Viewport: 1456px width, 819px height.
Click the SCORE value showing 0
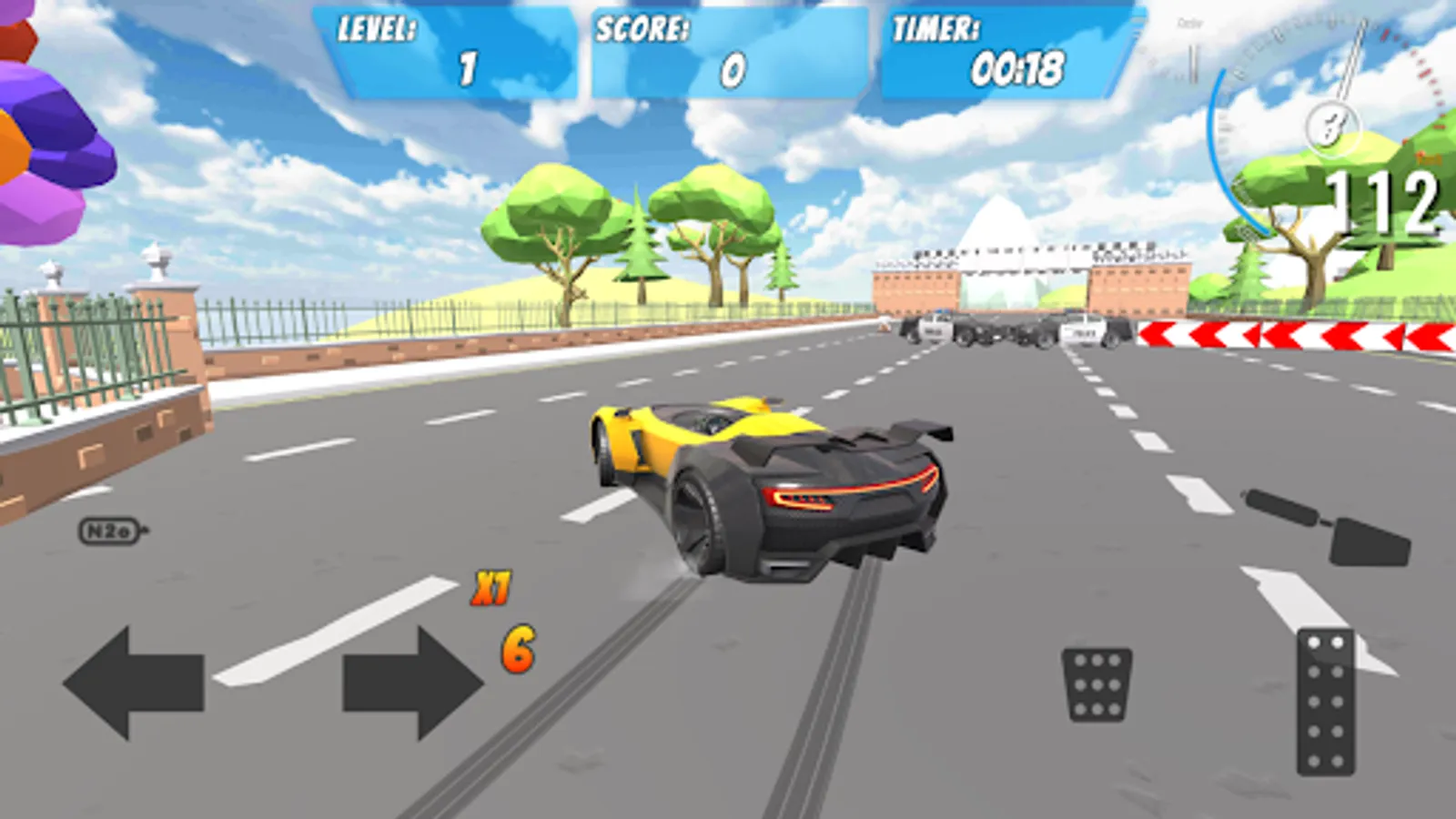pyautogui.click(x=731, y=71)
